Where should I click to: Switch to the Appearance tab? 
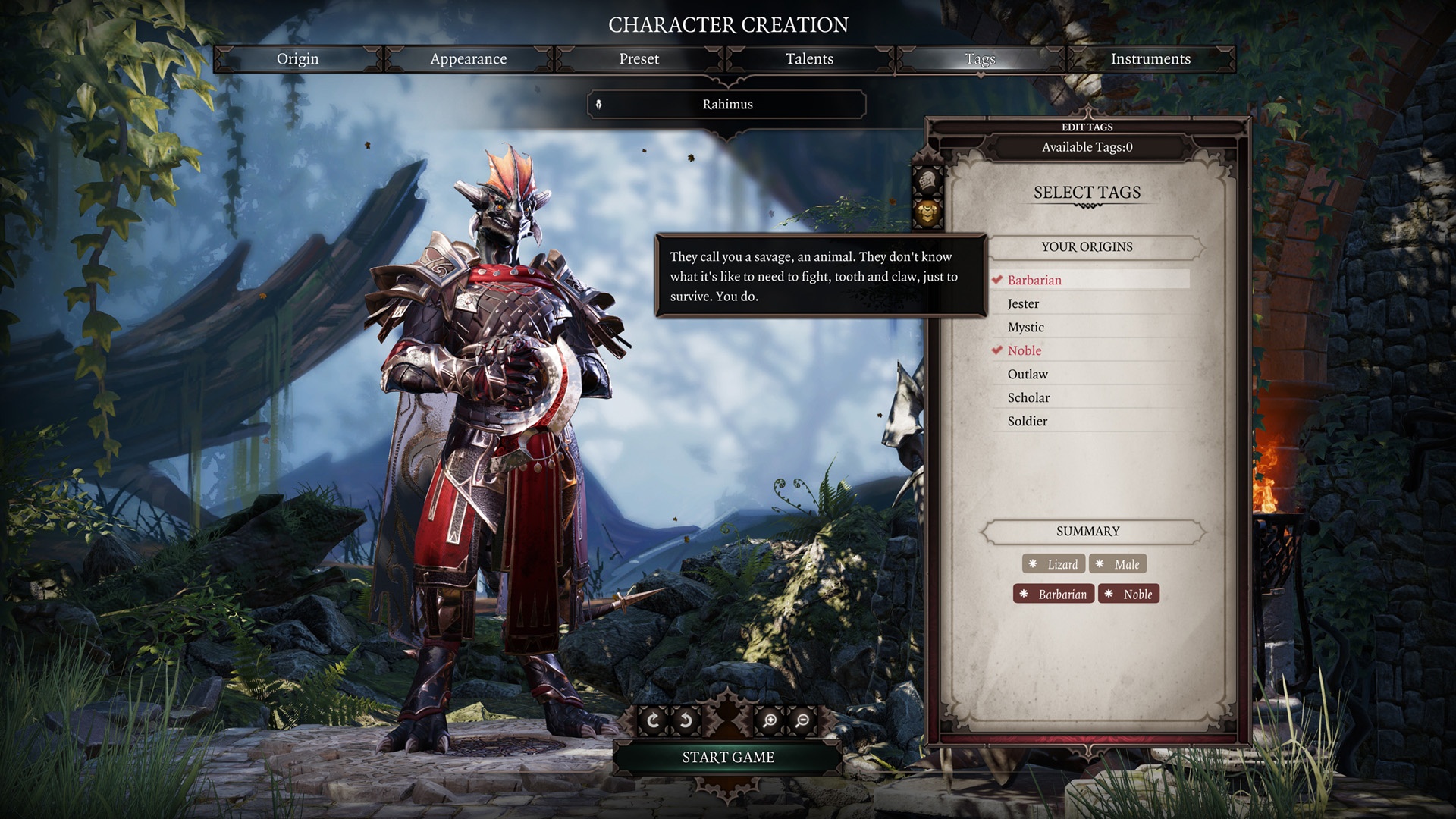click(x=469, y=58)
